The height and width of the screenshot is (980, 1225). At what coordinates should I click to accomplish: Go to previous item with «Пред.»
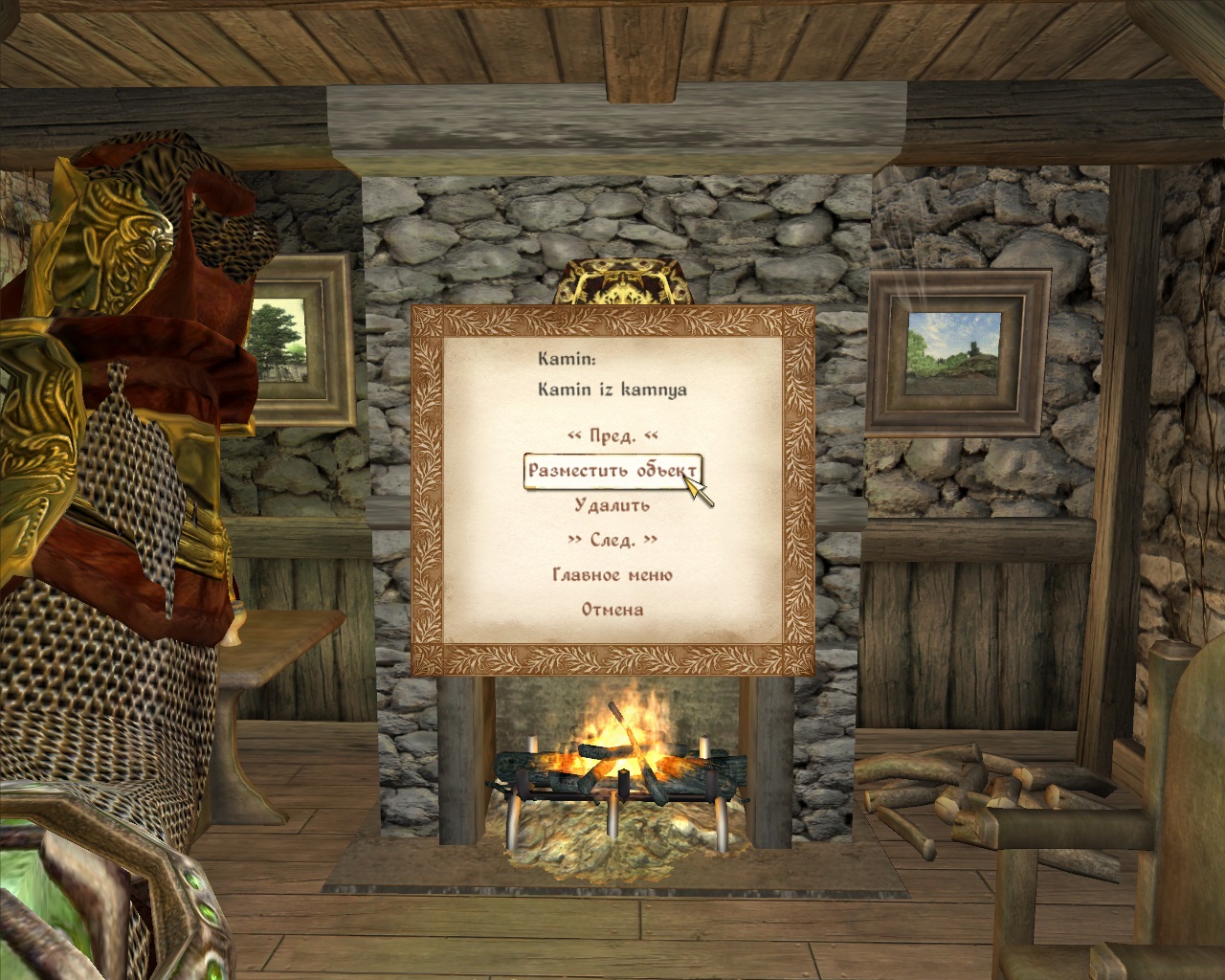[612, 436]
